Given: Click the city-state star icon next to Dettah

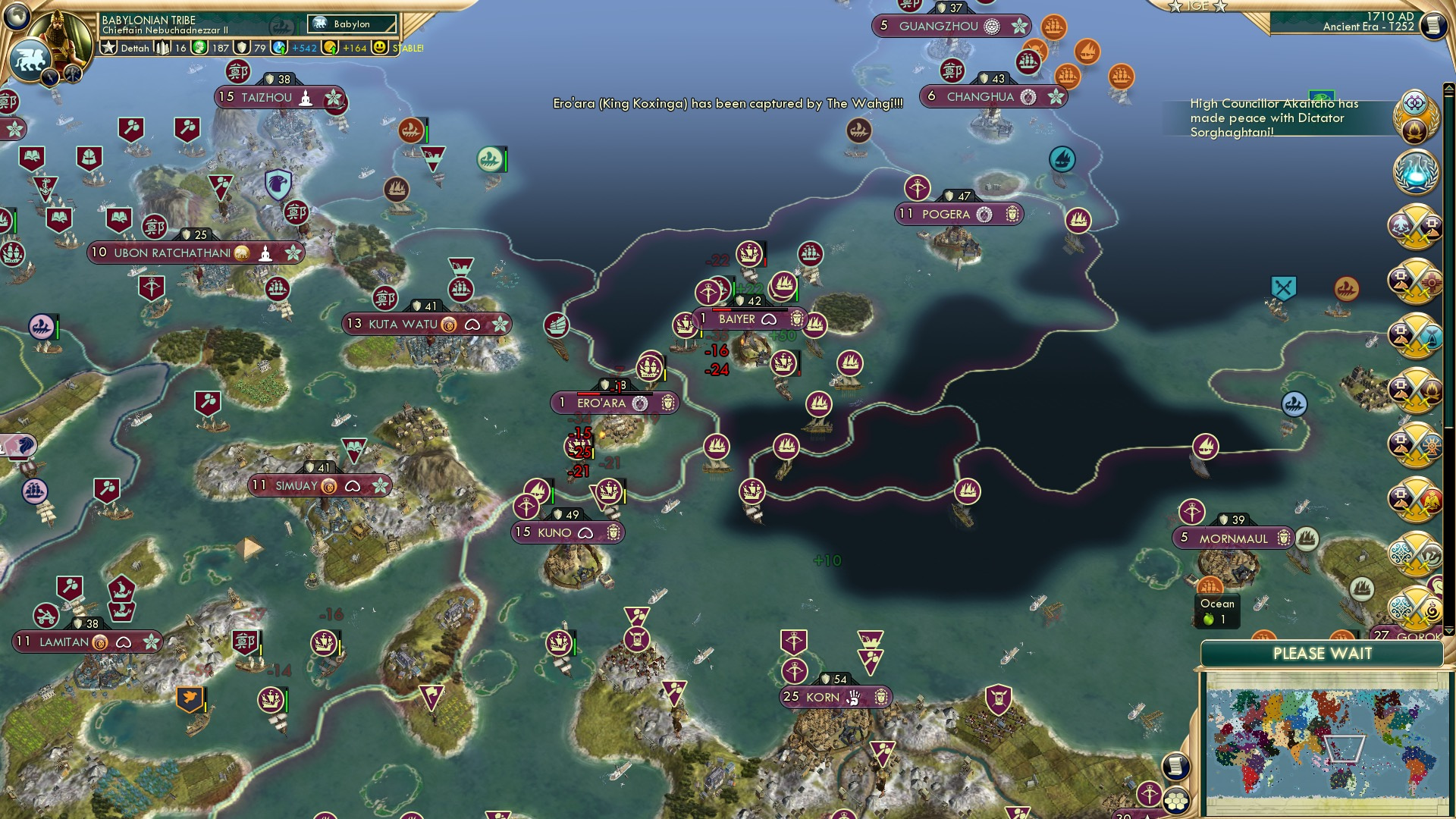Looking at the screenshot, I should pyautogui.click(x=110, y=48).
